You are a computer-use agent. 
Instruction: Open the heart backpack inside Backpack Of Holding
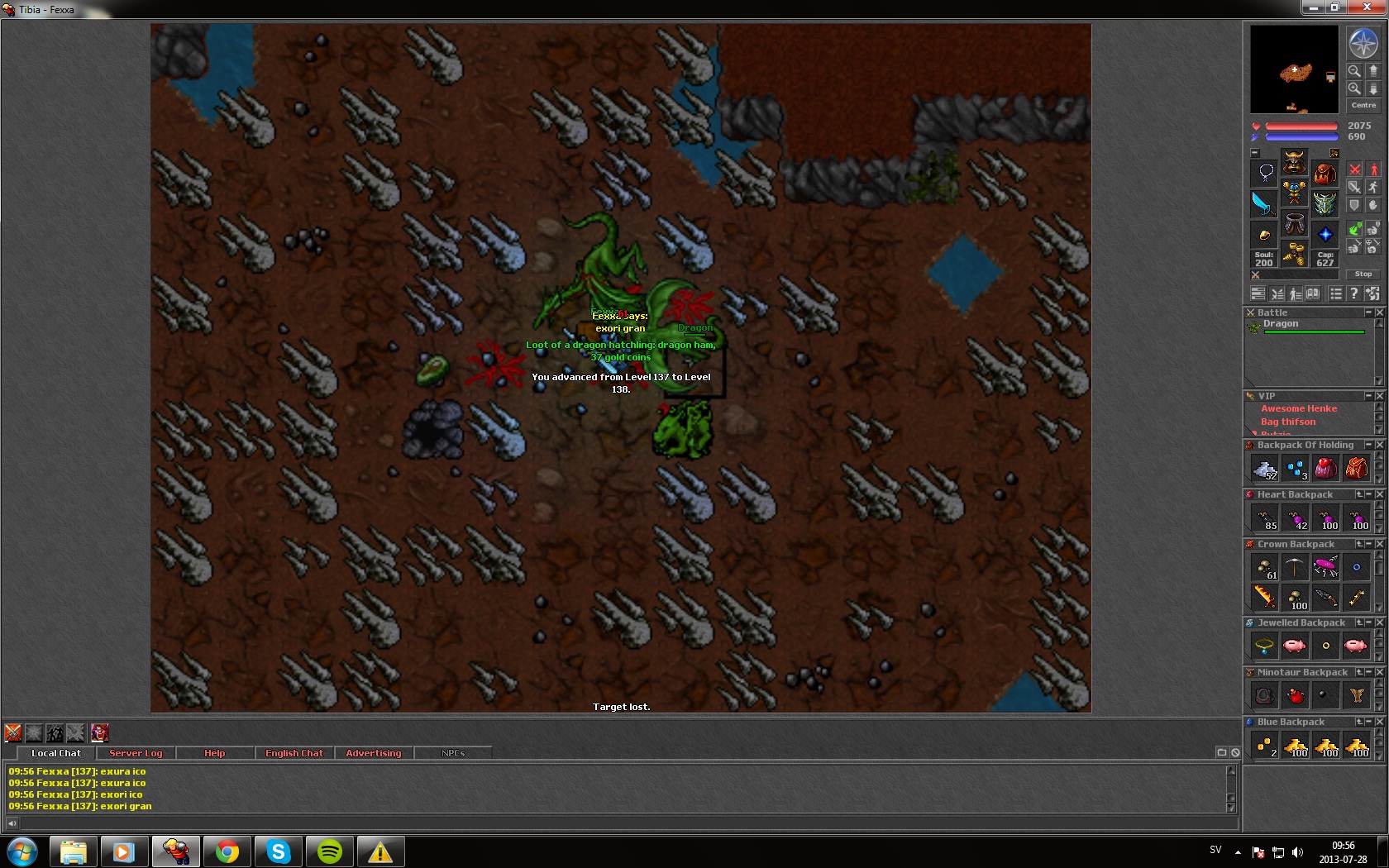[1325, 469]
